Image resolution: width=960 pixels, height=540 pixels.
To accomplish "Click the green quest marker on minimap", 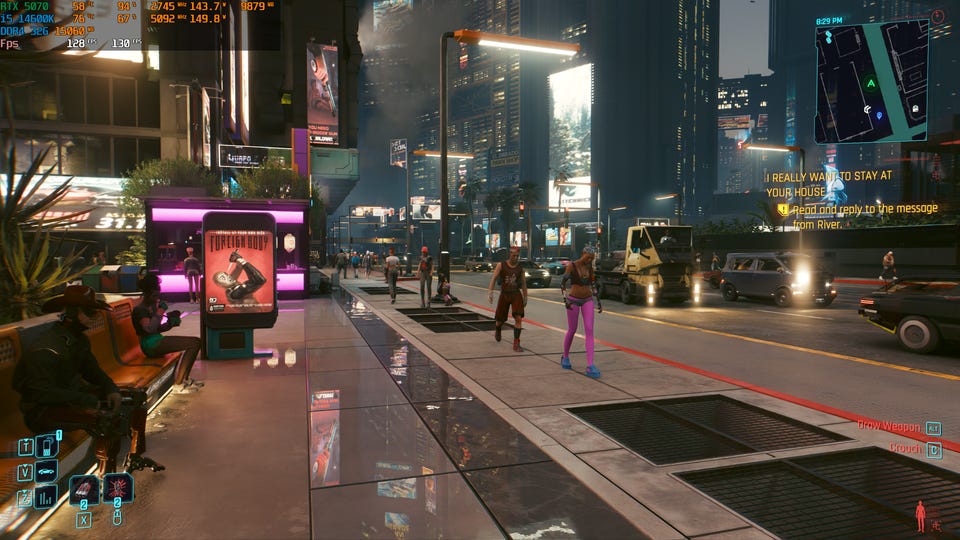I will (870, 83).
